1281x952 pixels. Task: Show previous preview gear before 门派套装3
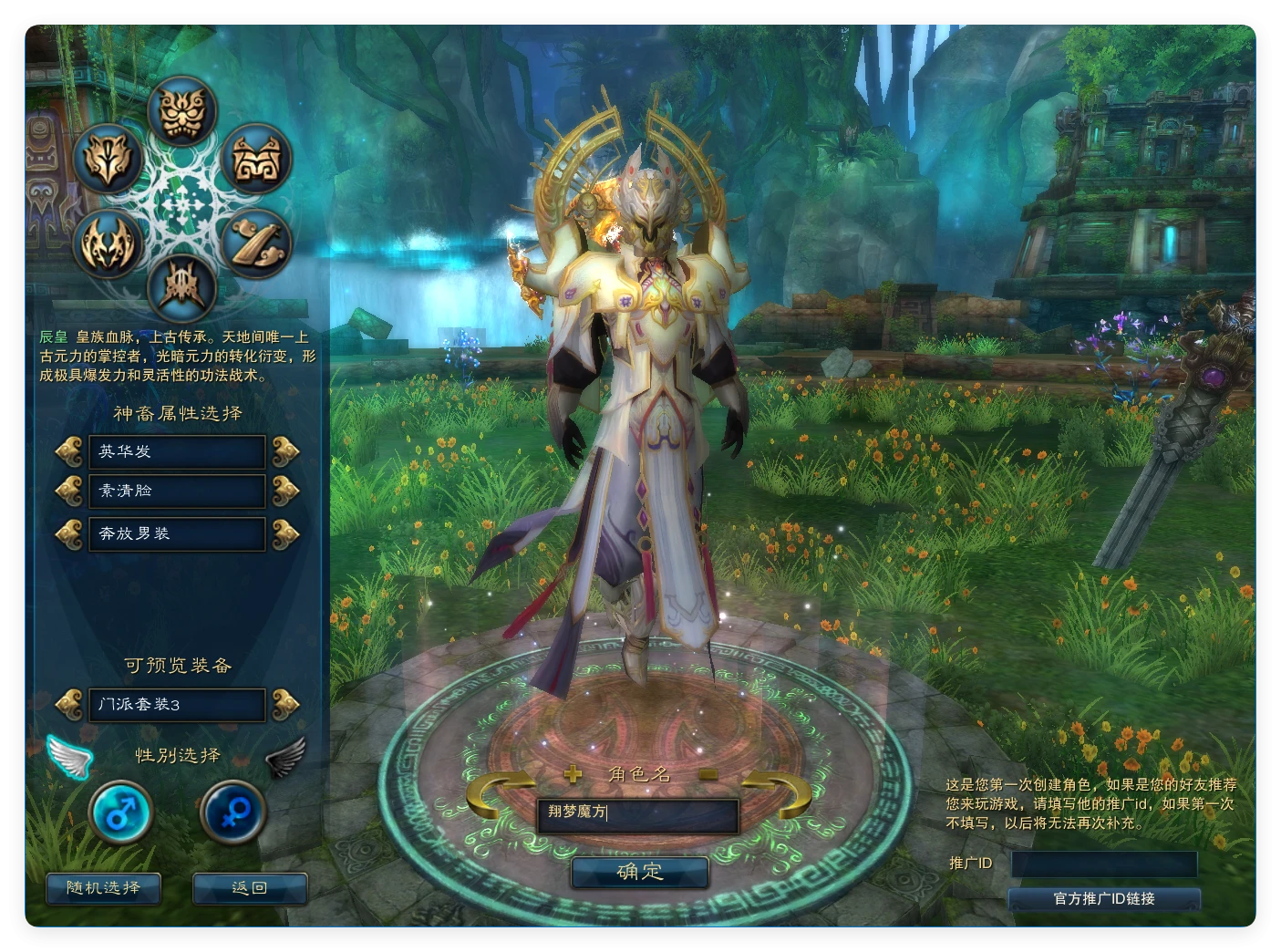point(69,704)
